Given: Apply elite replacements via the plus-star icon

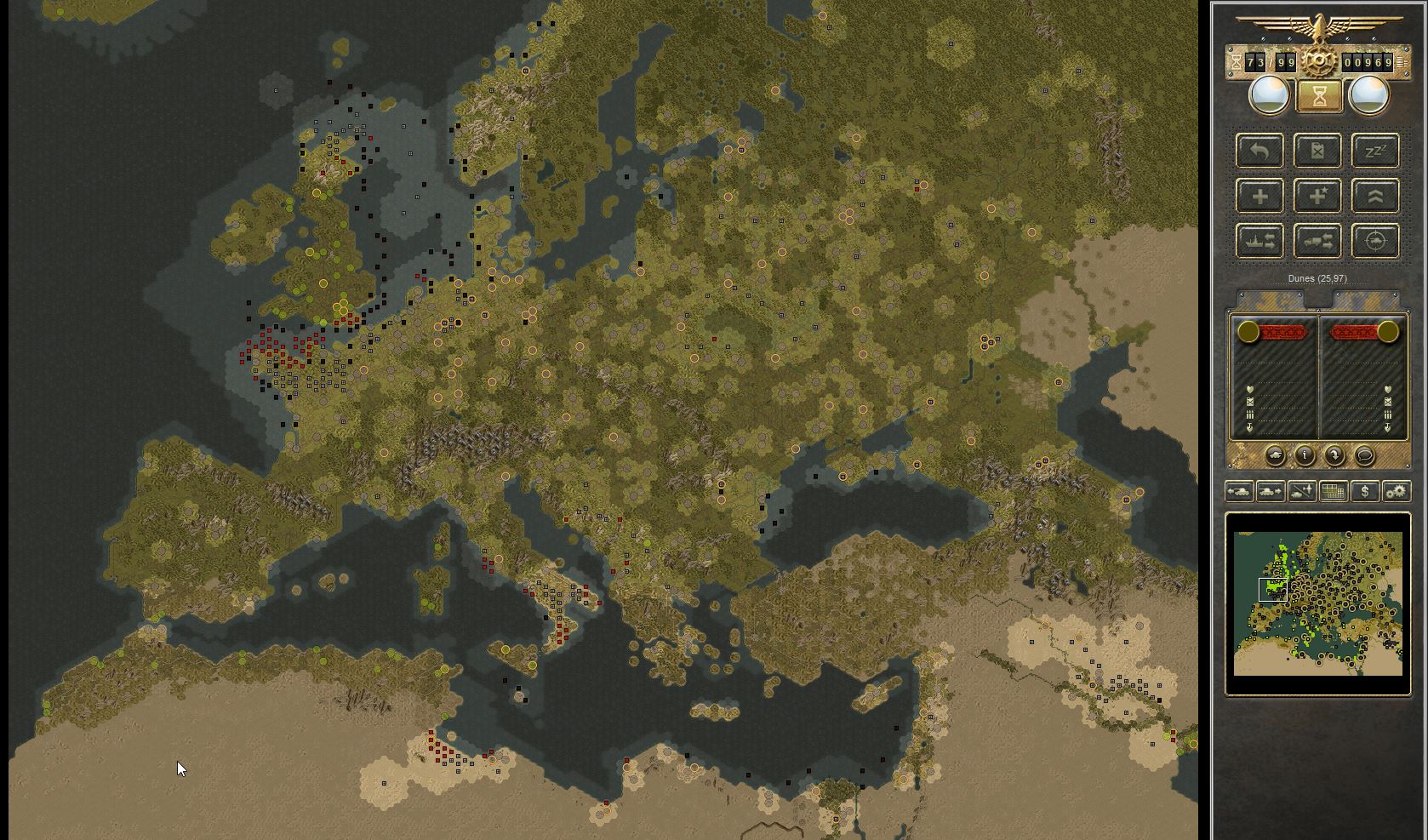Looking at the screenshot, I should (x=1317, y=196).
